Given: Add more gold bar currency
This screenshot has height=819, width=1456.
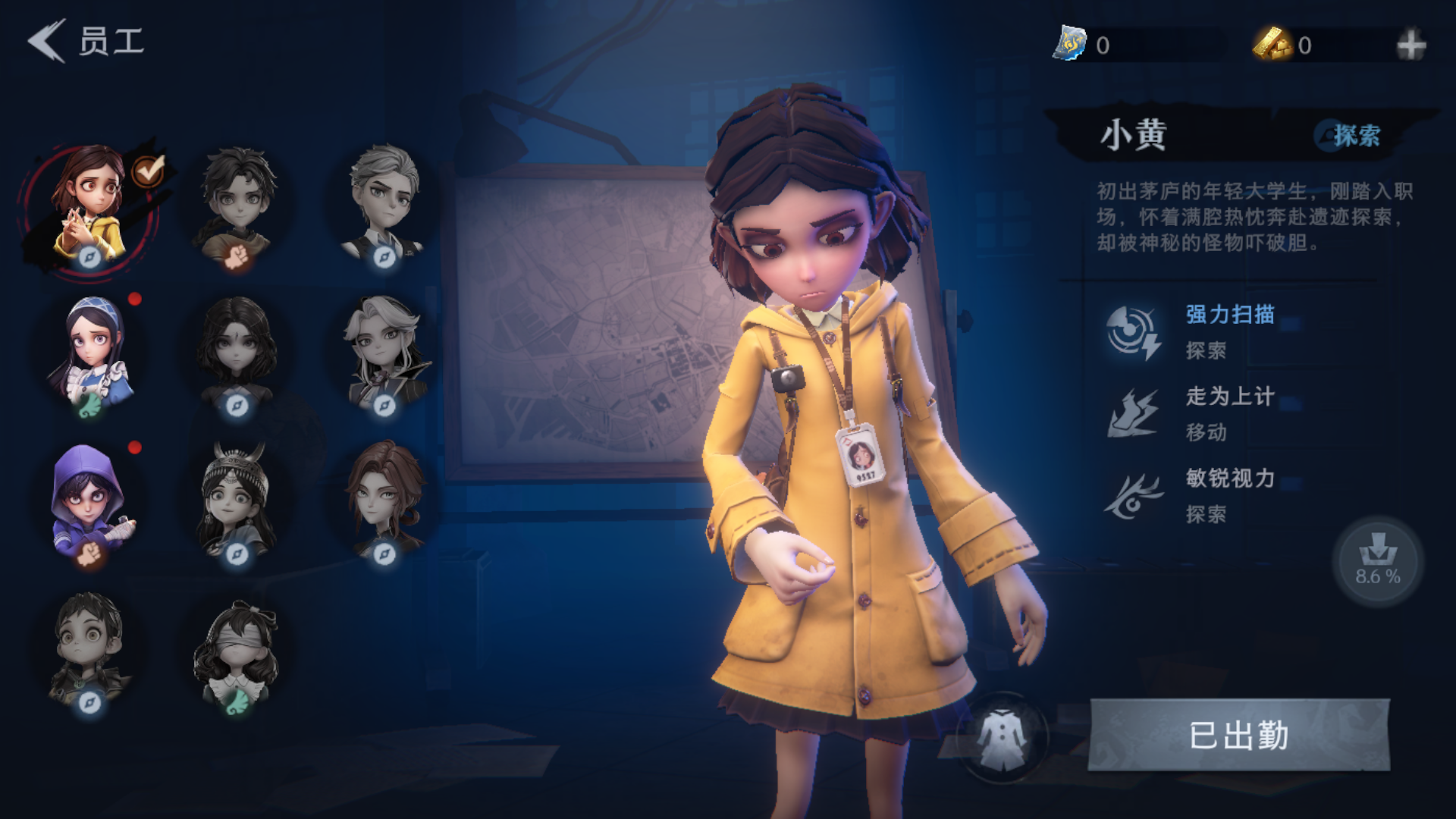Looking at the screenshot, I should [1410, 45].
